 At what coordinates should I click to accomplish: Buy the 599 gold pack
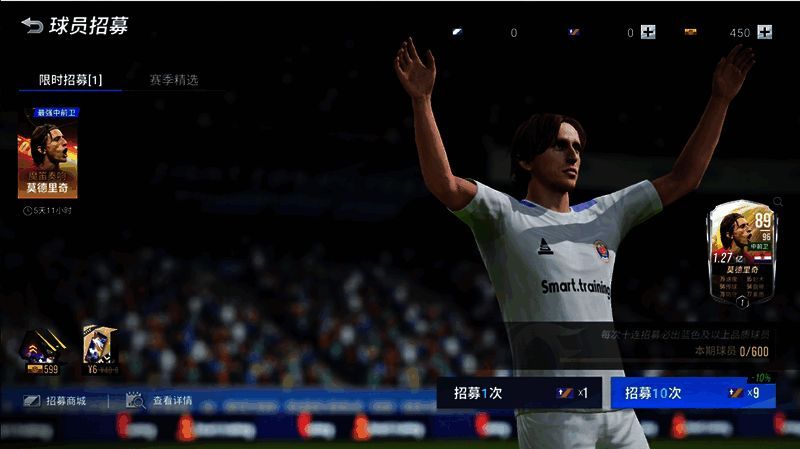[x=42, y=351]
